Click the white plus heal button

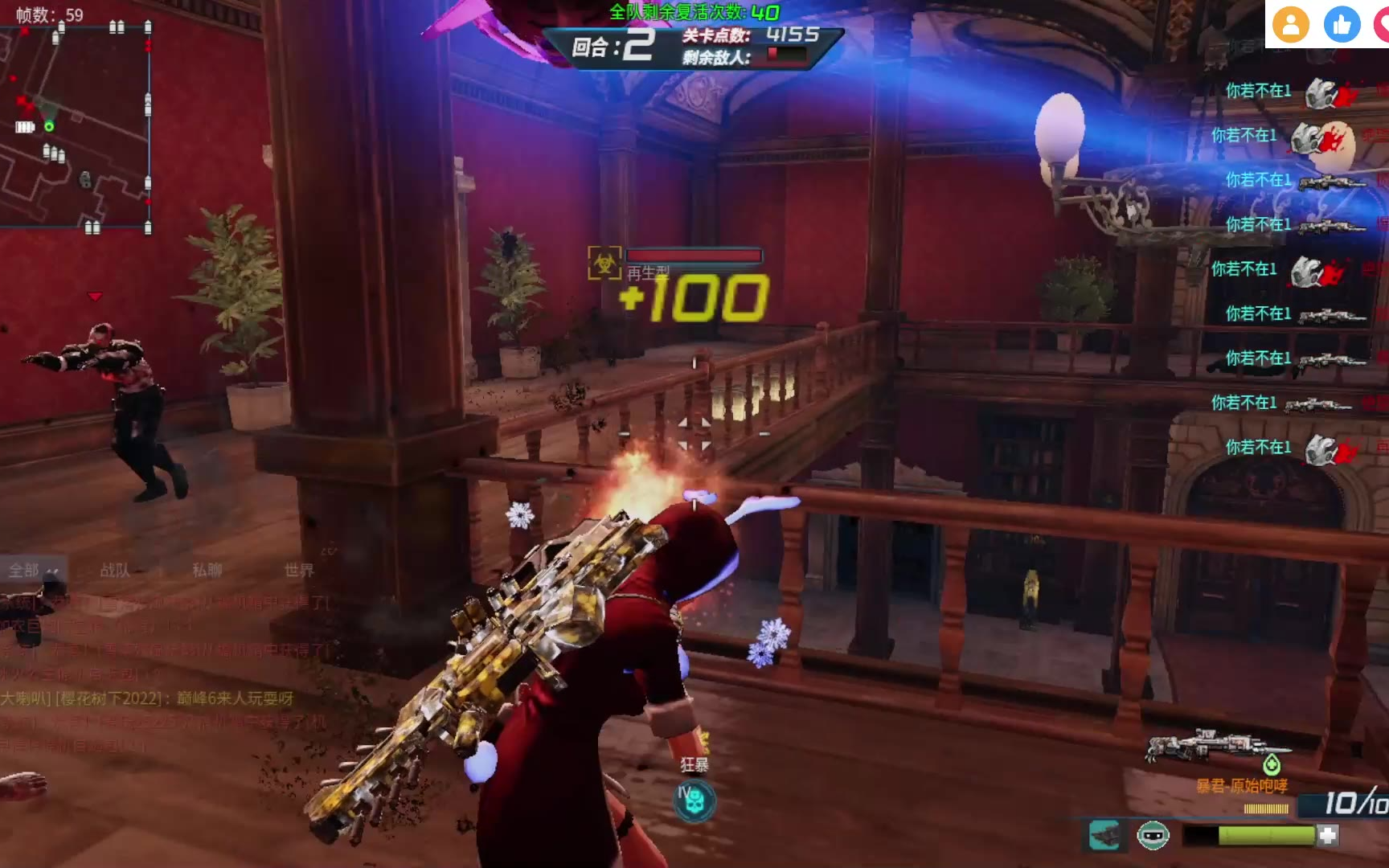pyautogui.click(x=1328, y=836)
